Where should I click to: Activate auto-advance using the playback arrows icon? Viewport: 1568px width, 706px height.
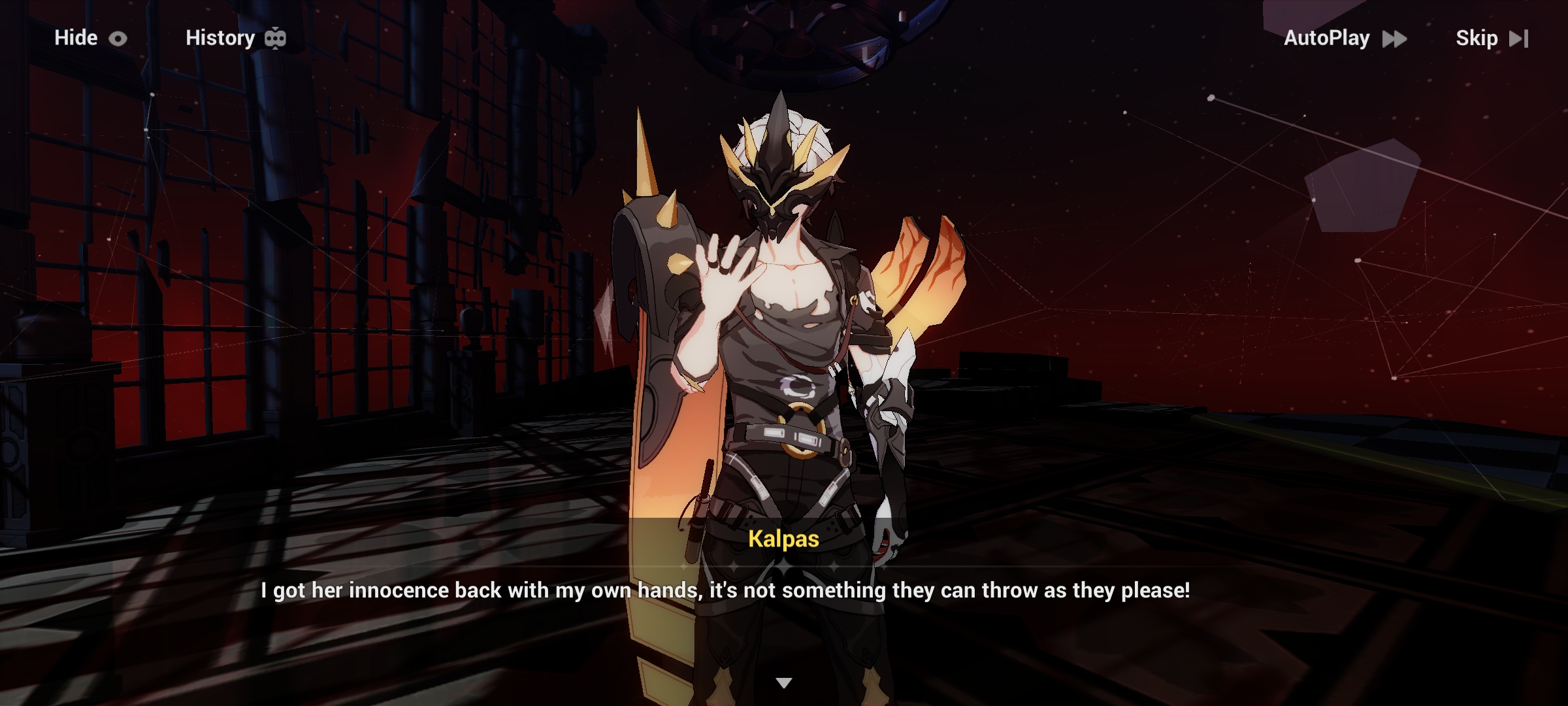pyautogui.click(x=1394, y=39)
